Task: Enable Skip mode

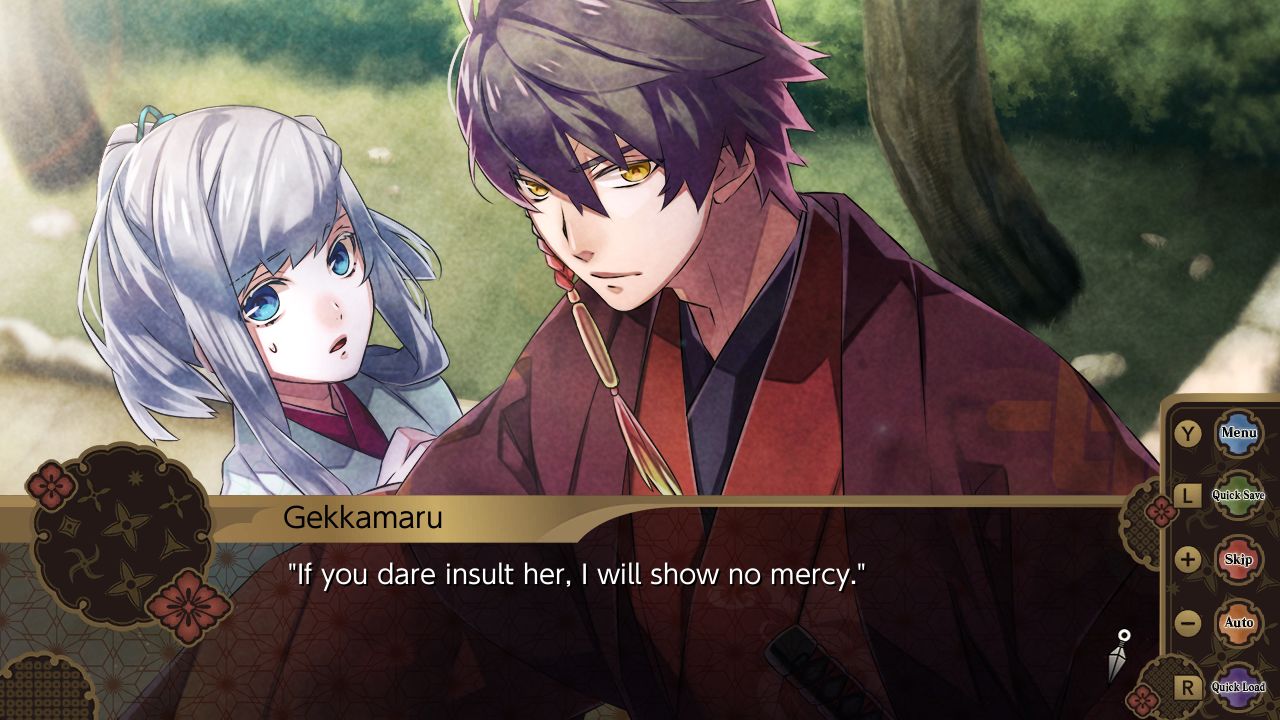Action: [1238, 558]
